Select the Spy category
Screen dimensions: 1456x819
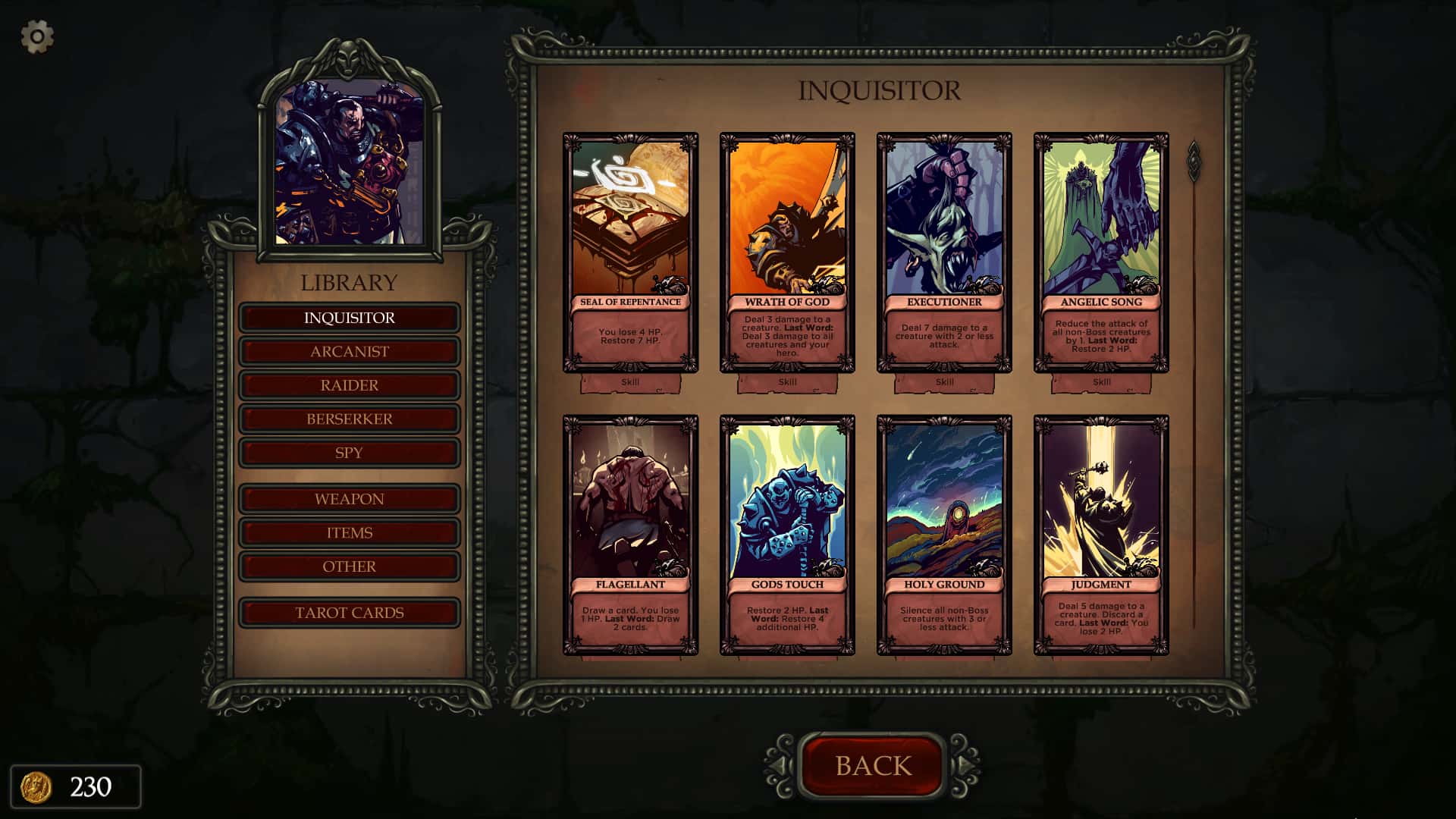[349, 452]
